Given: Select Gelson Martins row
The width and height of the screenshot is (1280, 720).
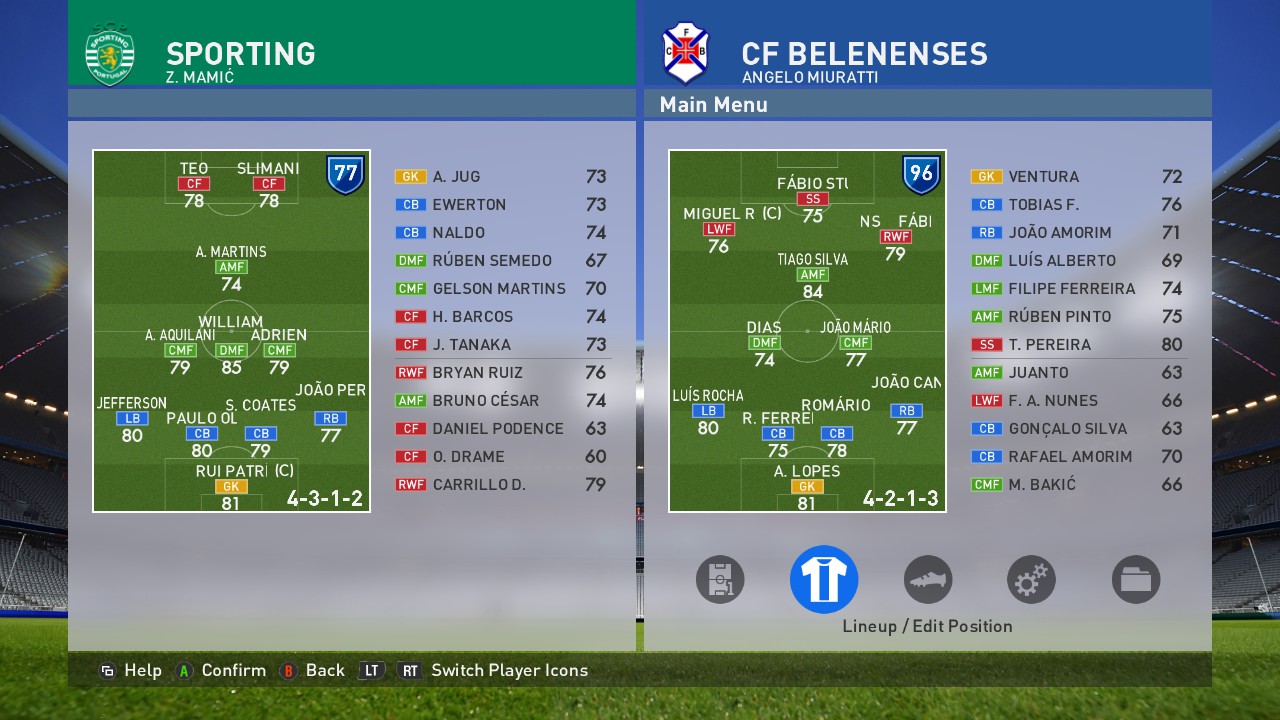Looking at the screenshot, I should pyautogui.click(x=500, y=289).
